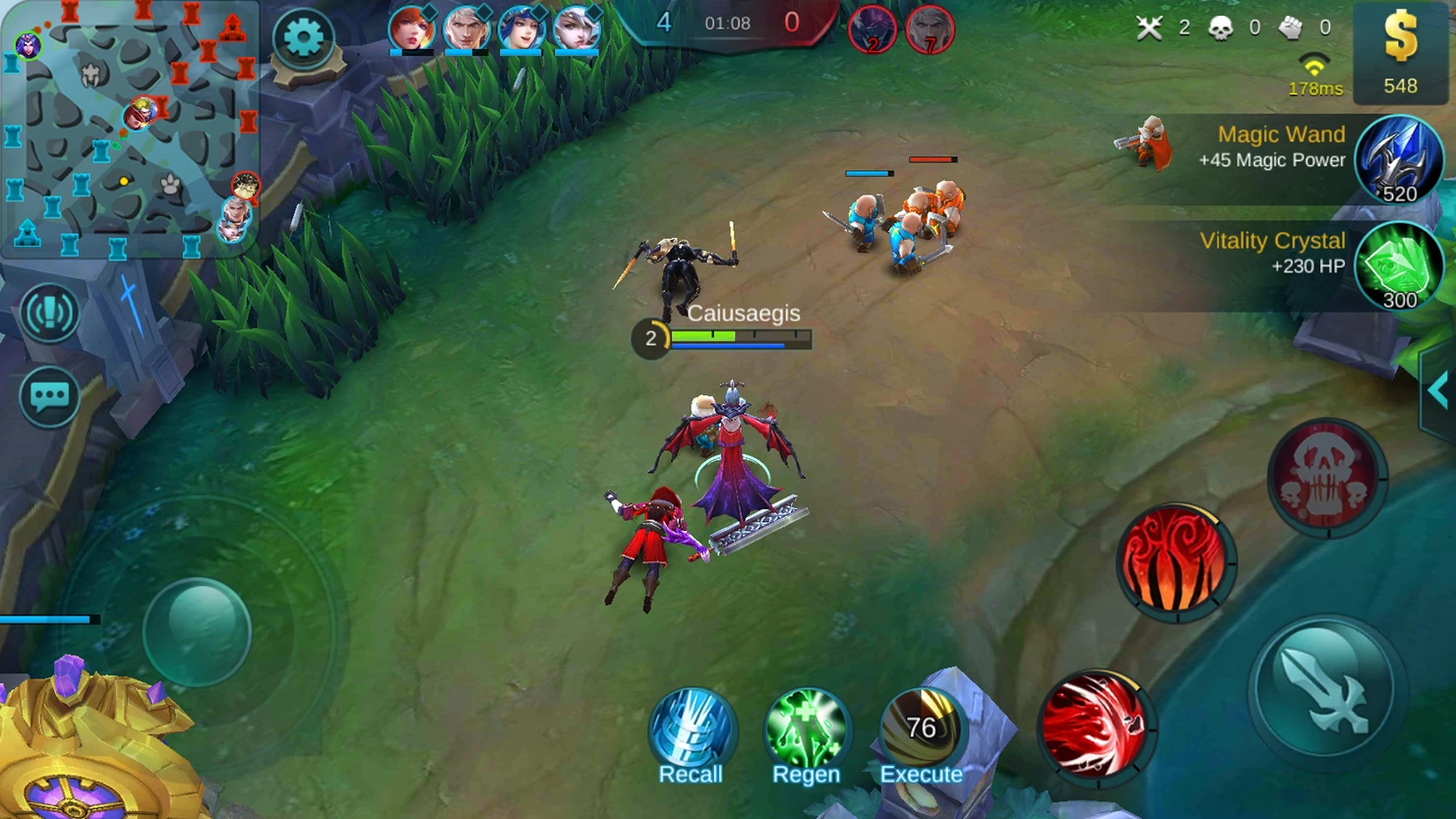This screenshot has width=1456, height=819.
Task: Use the Regen ability
Action: pyautogui.click(x=806, y=732)
